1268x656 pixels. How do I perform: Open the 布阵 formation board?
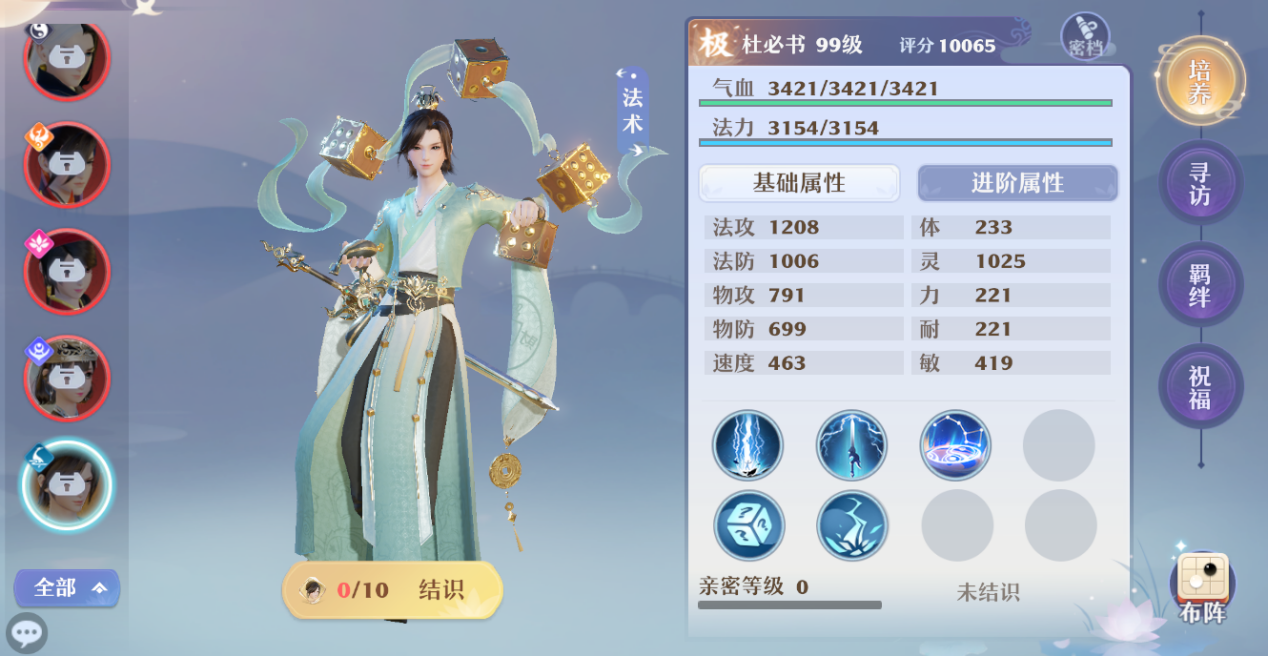[1202, 590]
